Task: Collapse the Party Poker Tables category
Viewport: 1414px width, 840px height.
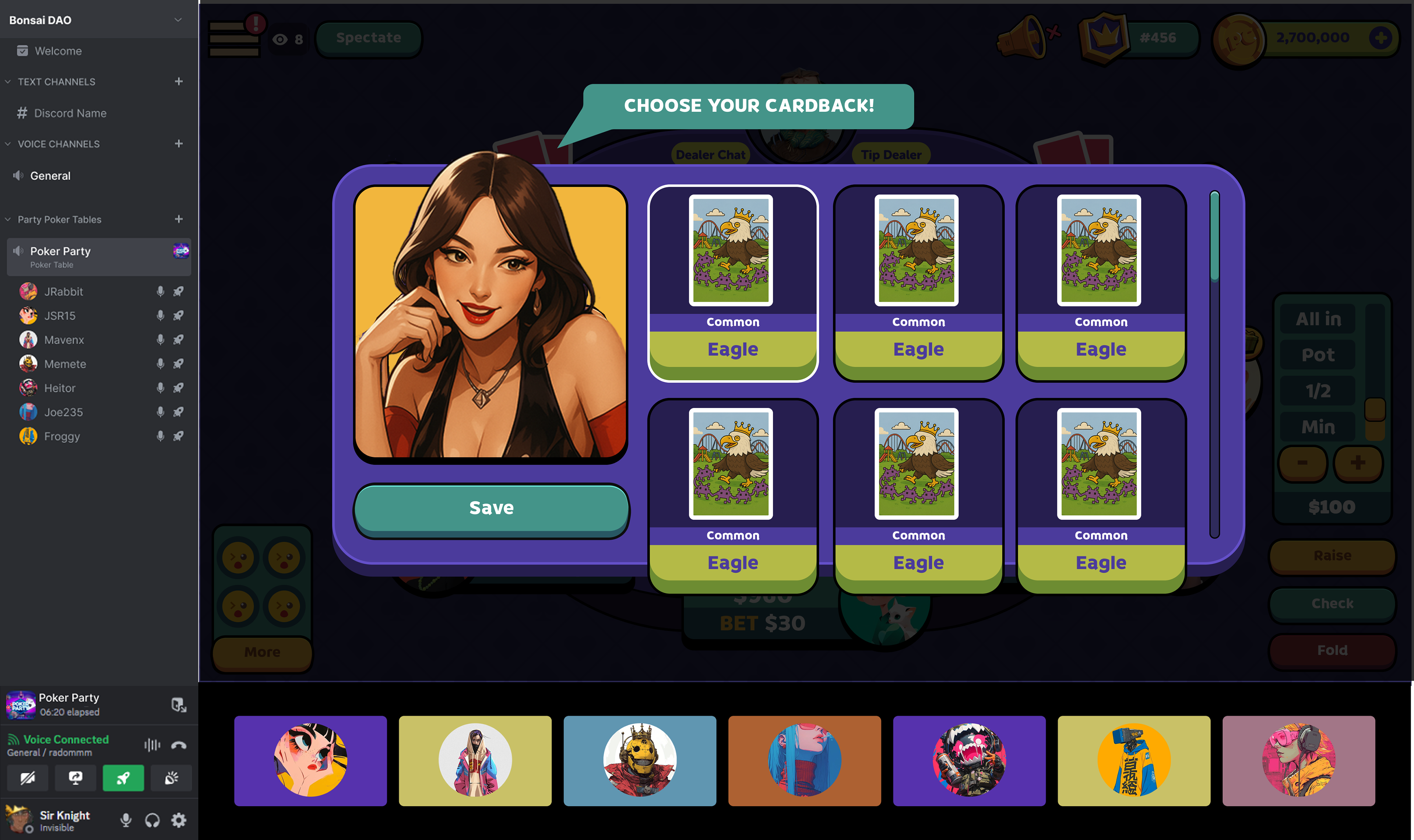Action: pos(8,219)
